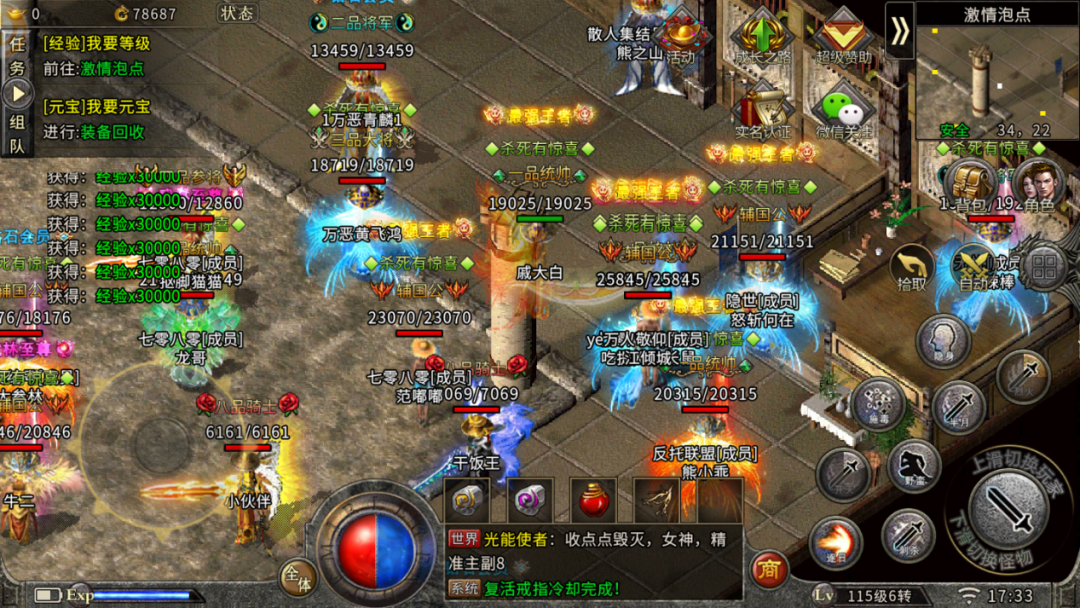Viewport: 1080px width, 608px height.
Task: Open the 成长之路 growth path icon
Action: [760, 38]
